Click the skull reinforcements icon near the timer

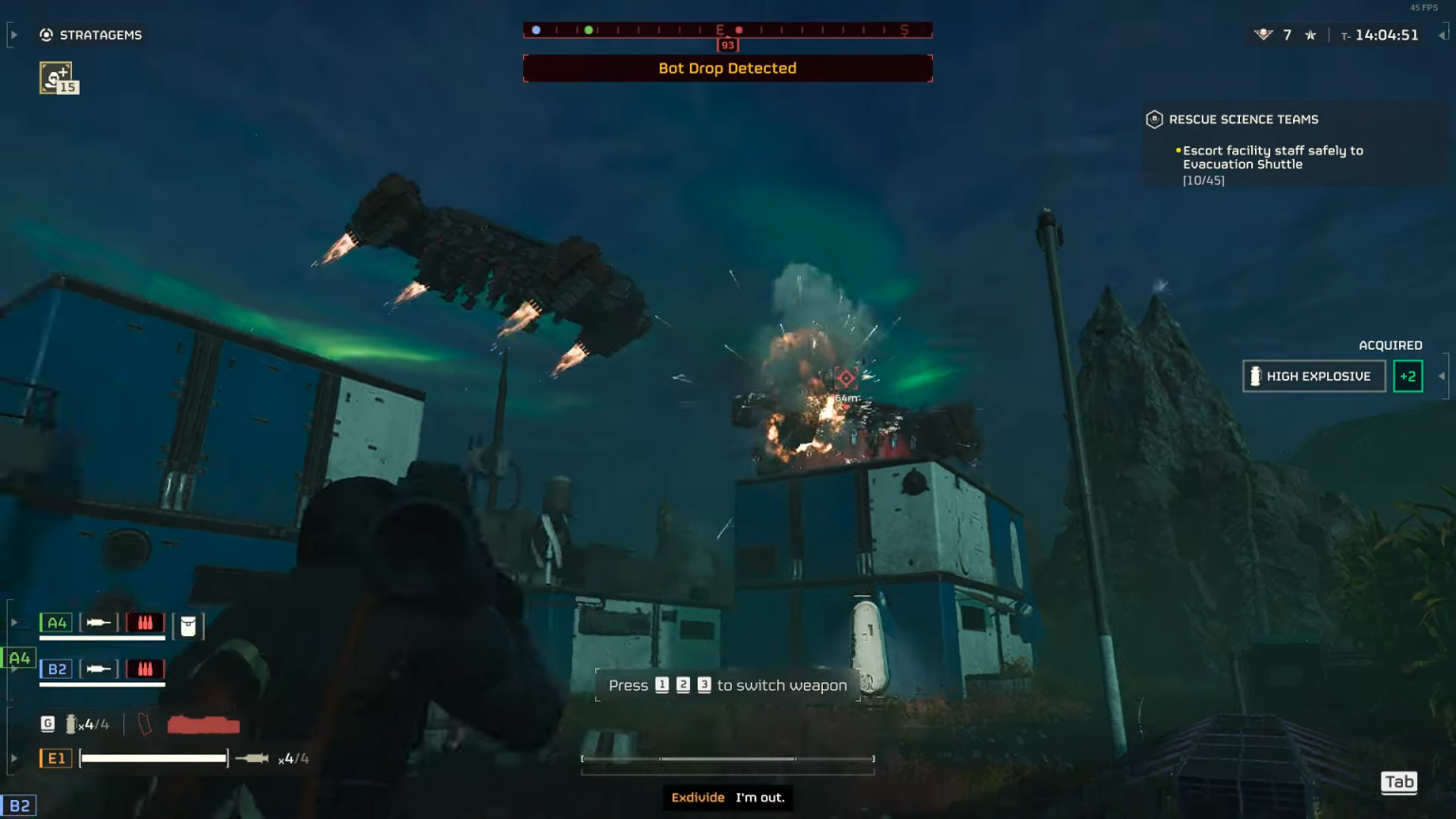tap(1262, 34)
